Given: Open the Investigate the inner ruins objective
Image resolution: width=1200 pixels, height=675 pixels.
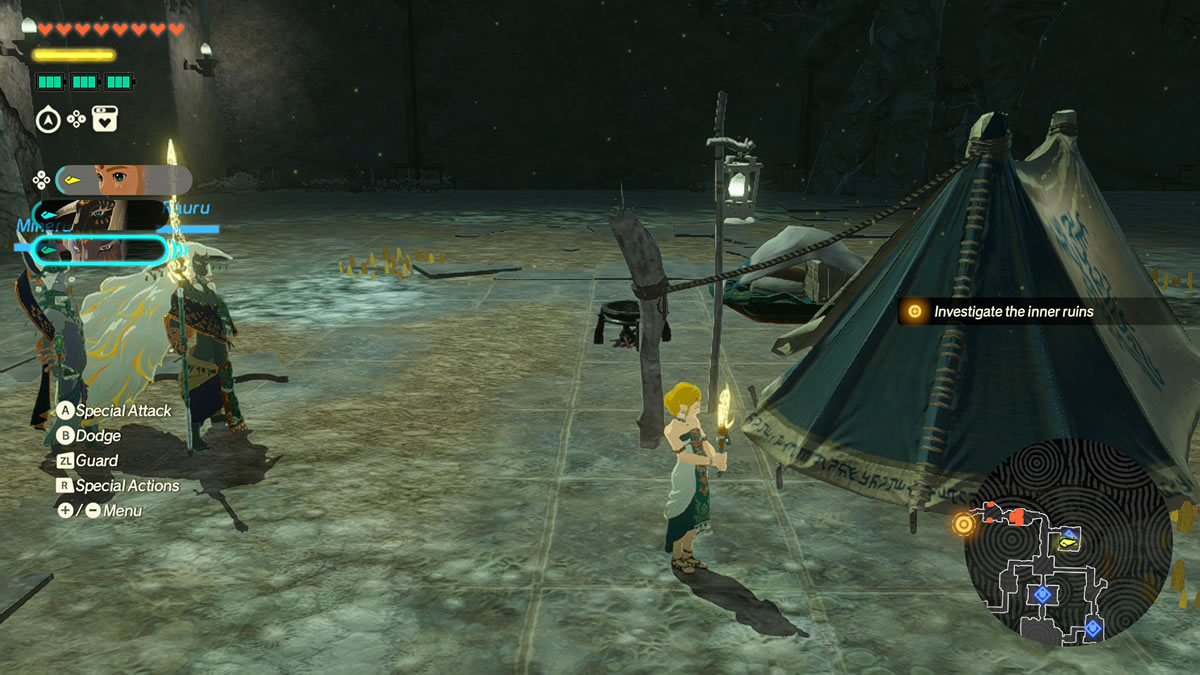Looking at the screenshot, I should coord(1013,312).
